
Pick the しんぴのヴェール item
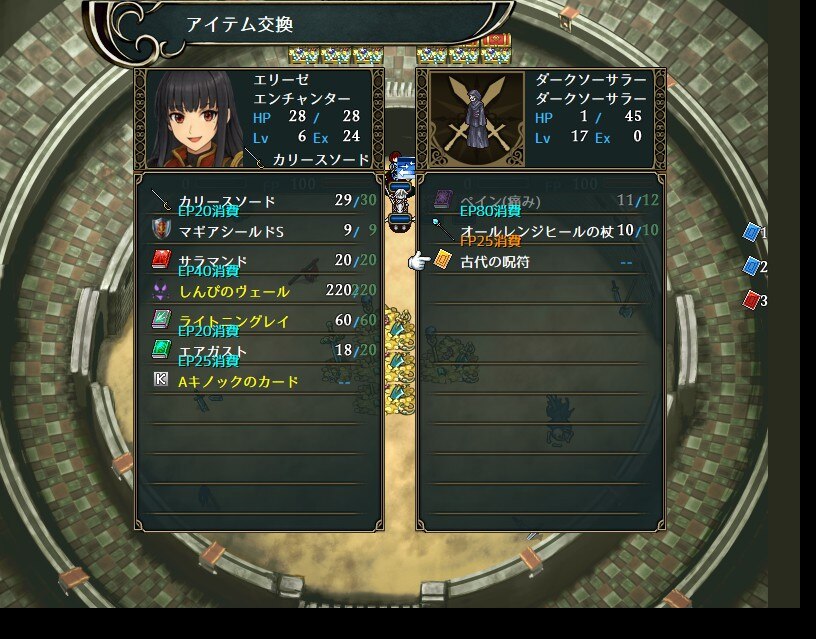(x=234, y=291)
